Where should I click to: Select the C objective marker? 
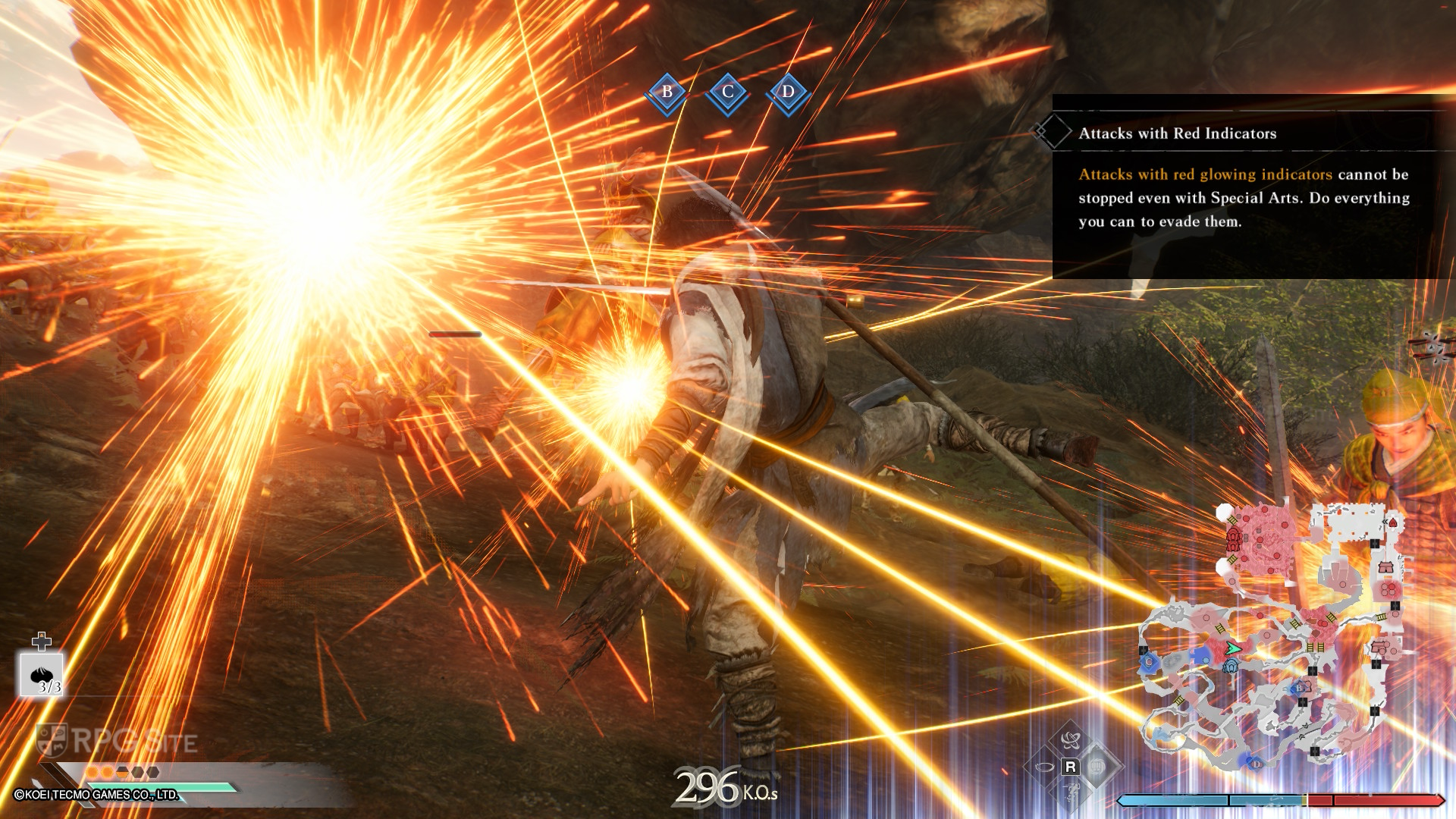727,93
